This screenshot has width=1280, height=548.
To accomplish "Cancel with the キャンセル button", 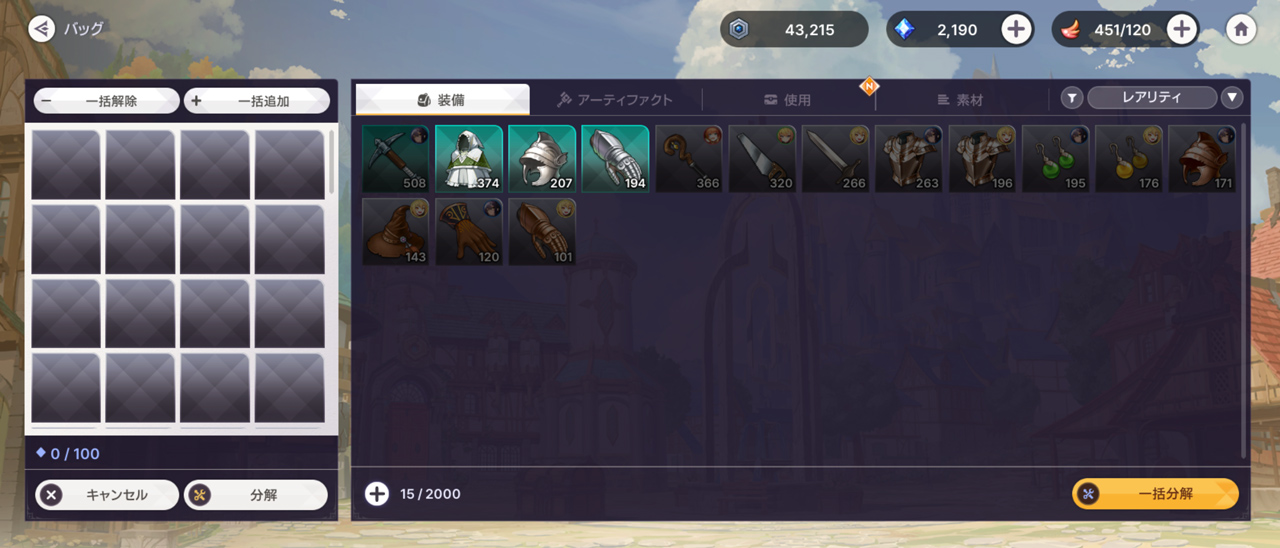I will pyautogui.click(x=107, y=495).
